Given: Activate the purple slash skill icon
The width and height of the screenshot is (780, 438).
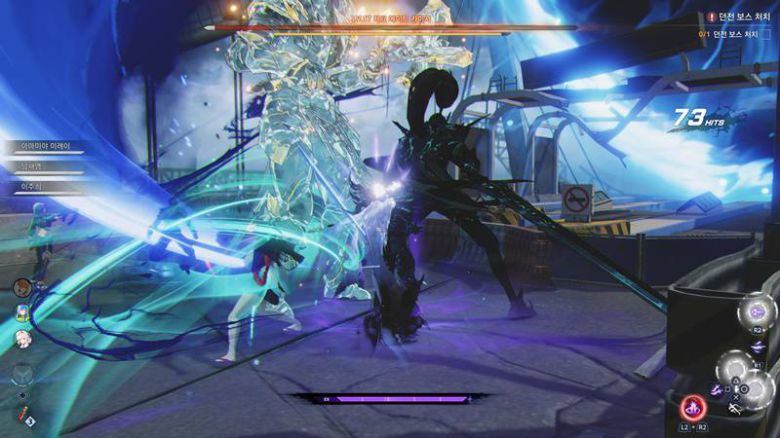Looking at the screenshot, I should pos(717,389).
